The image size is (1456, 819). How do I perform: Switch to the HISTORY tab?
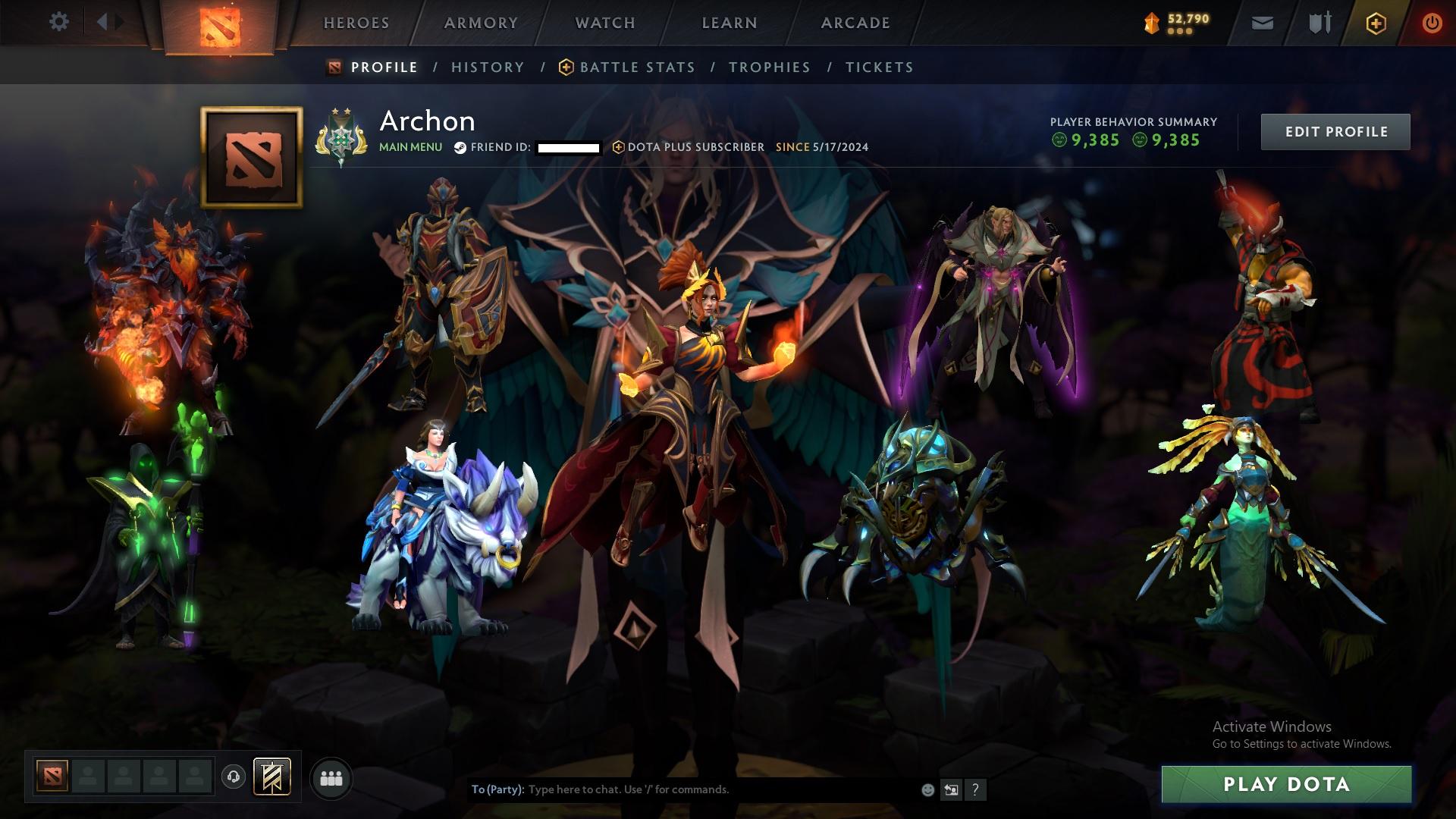tap(487, 67)
